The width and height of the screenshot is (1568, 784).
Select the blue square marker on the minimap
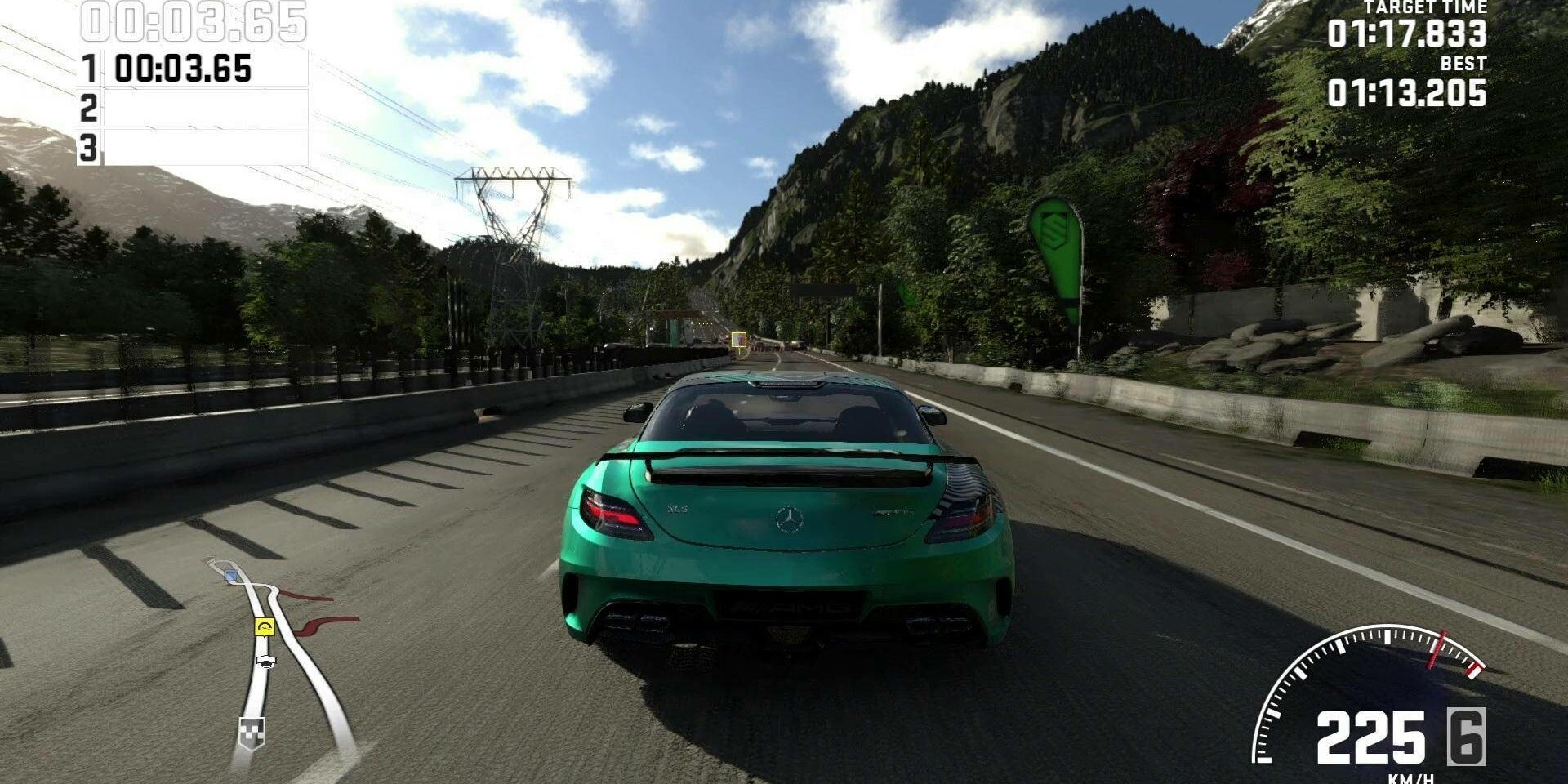click(x=231, y=577)
